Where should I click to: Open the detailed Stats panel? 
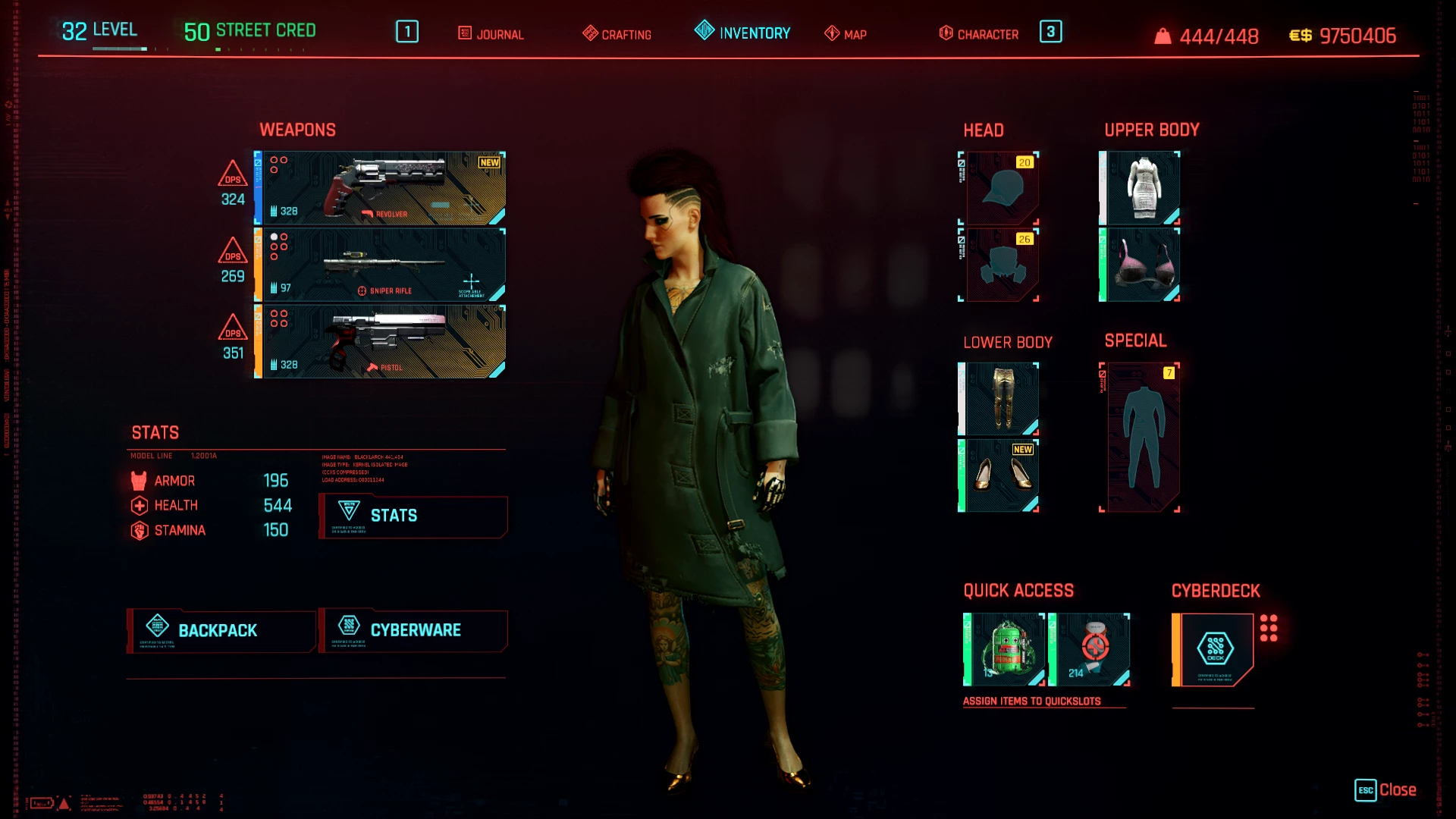[413, 516]
